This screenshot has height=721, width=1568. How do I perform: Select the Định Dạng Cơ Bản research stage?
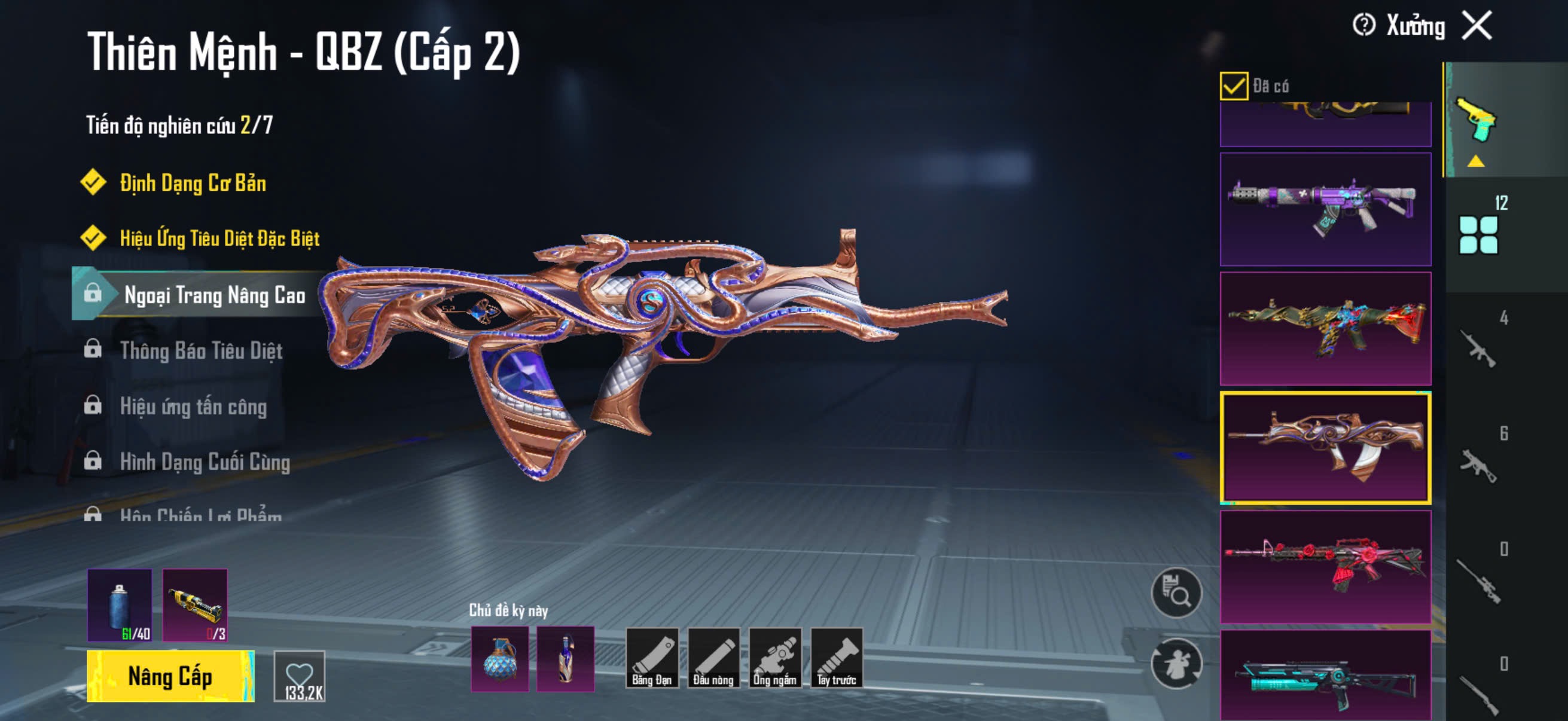pyautogui.click(x=193, y=182)
